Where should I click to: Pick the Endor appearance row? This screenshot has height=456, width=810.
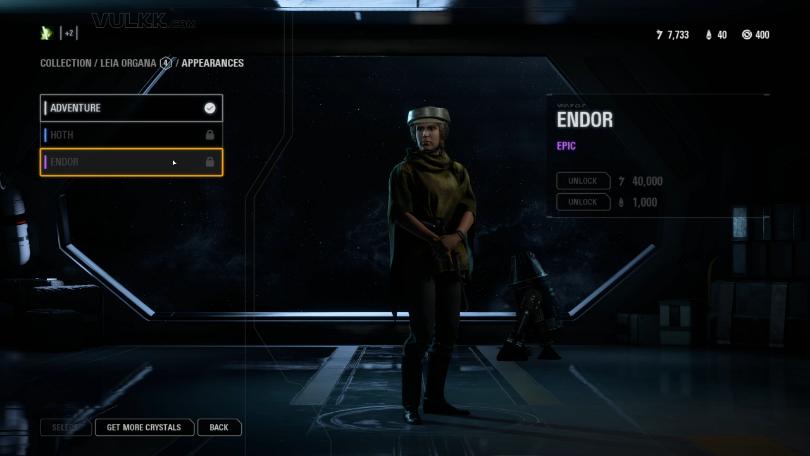pyautogui.click(x=130, y=162)
